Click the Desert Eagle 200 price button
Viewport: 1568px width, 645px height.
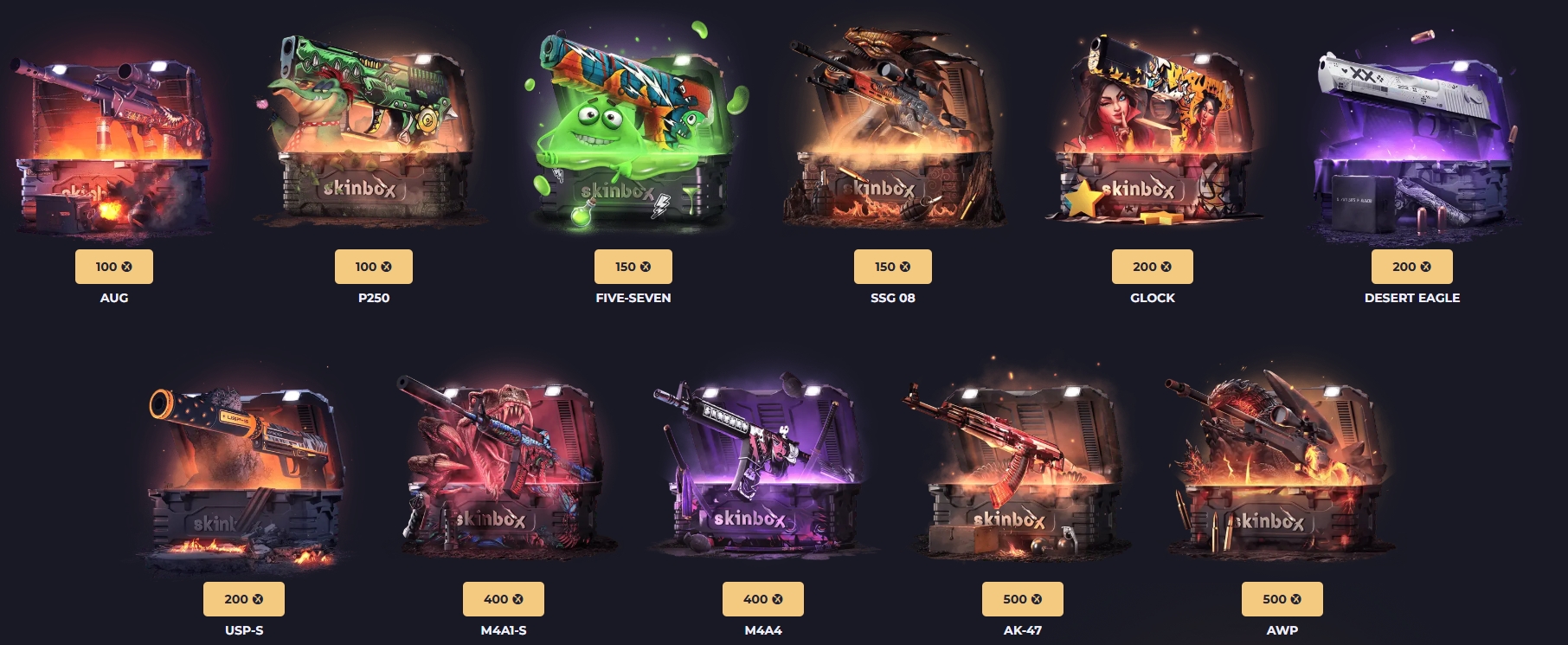pos(1411,267)
